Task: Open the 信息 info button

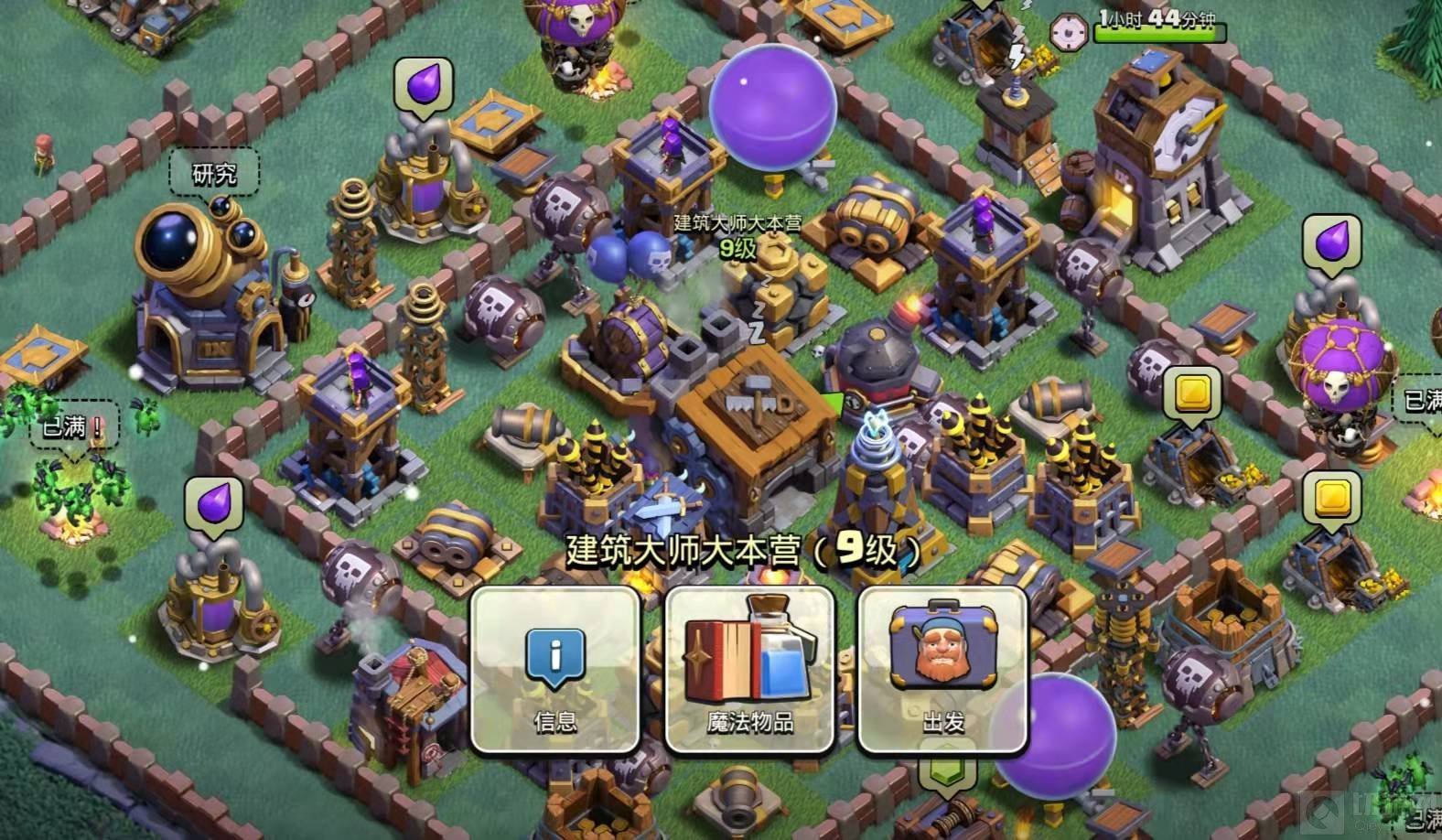Action: click(554, 669)
